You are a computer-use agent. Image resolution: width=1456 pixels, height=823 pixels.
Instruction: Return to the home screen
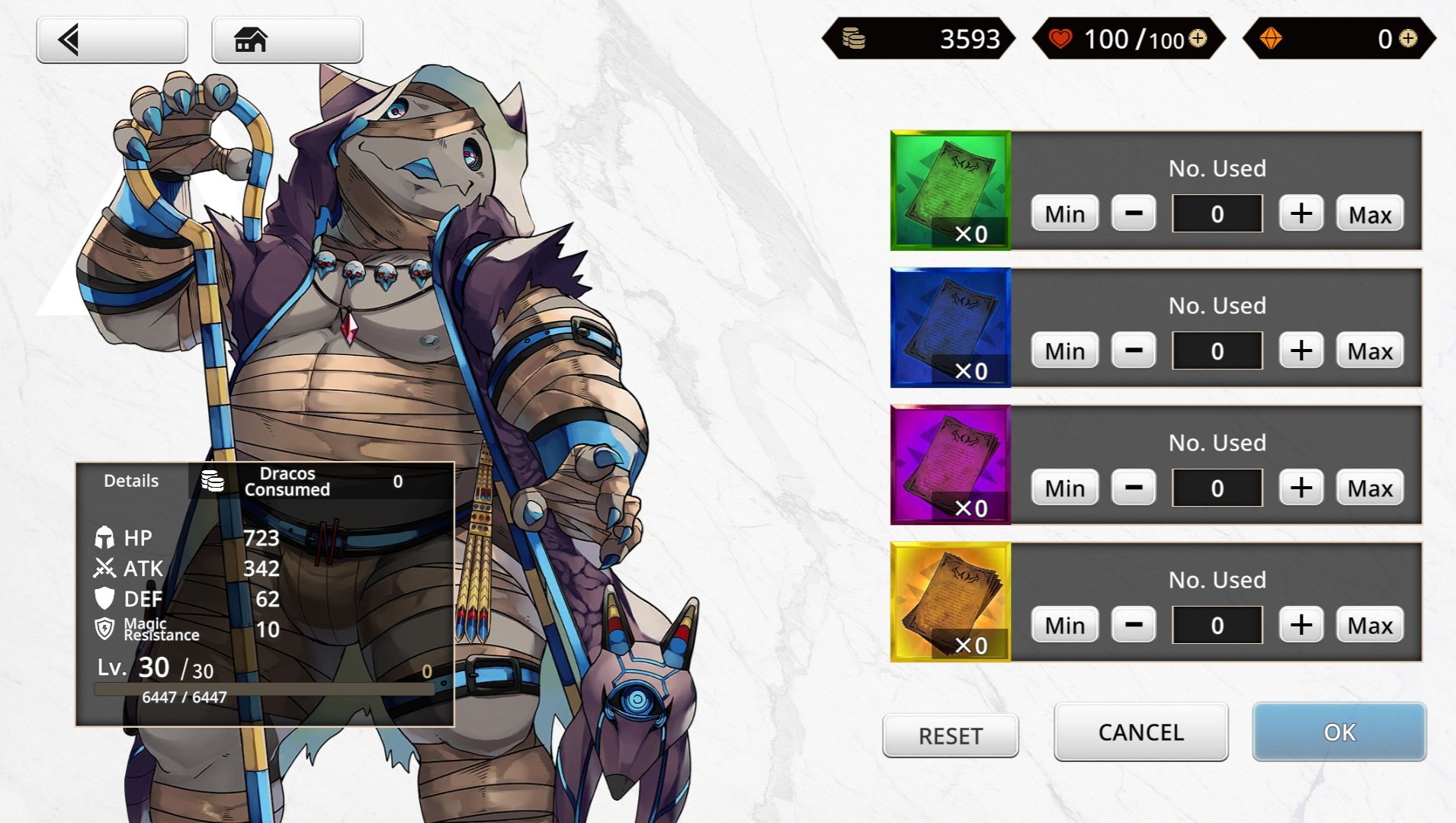287,40
